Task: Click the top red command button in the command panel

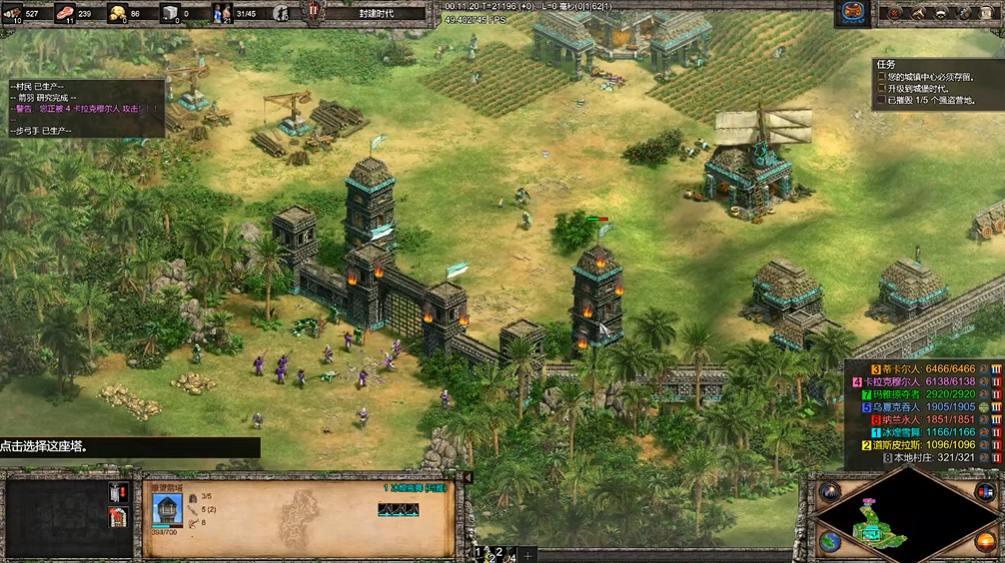Action: pos(117,491)
